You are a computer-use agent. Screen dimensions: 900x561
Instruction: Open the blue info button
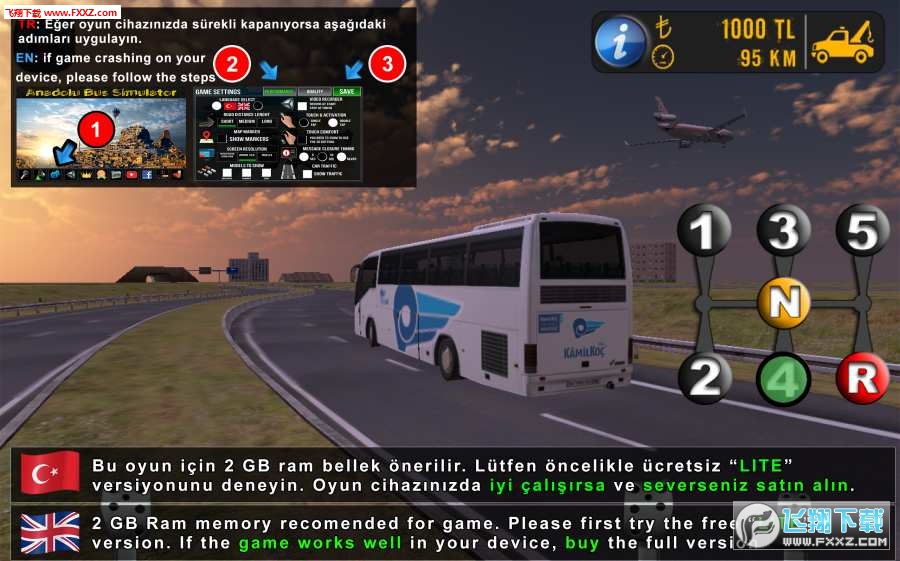click(621, 42)
